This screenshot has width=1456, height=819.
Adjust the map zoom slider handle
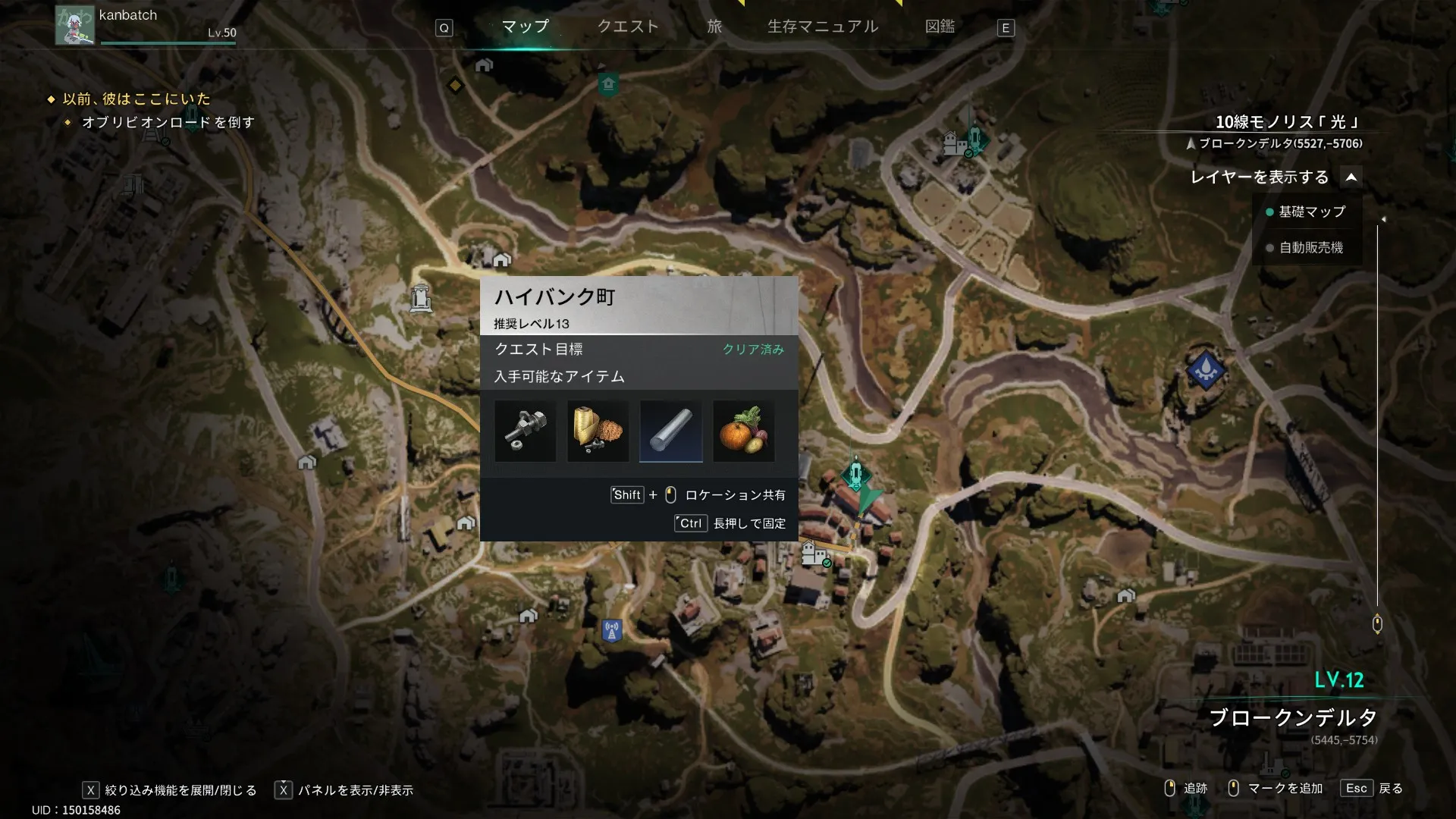pos(1377,623)
